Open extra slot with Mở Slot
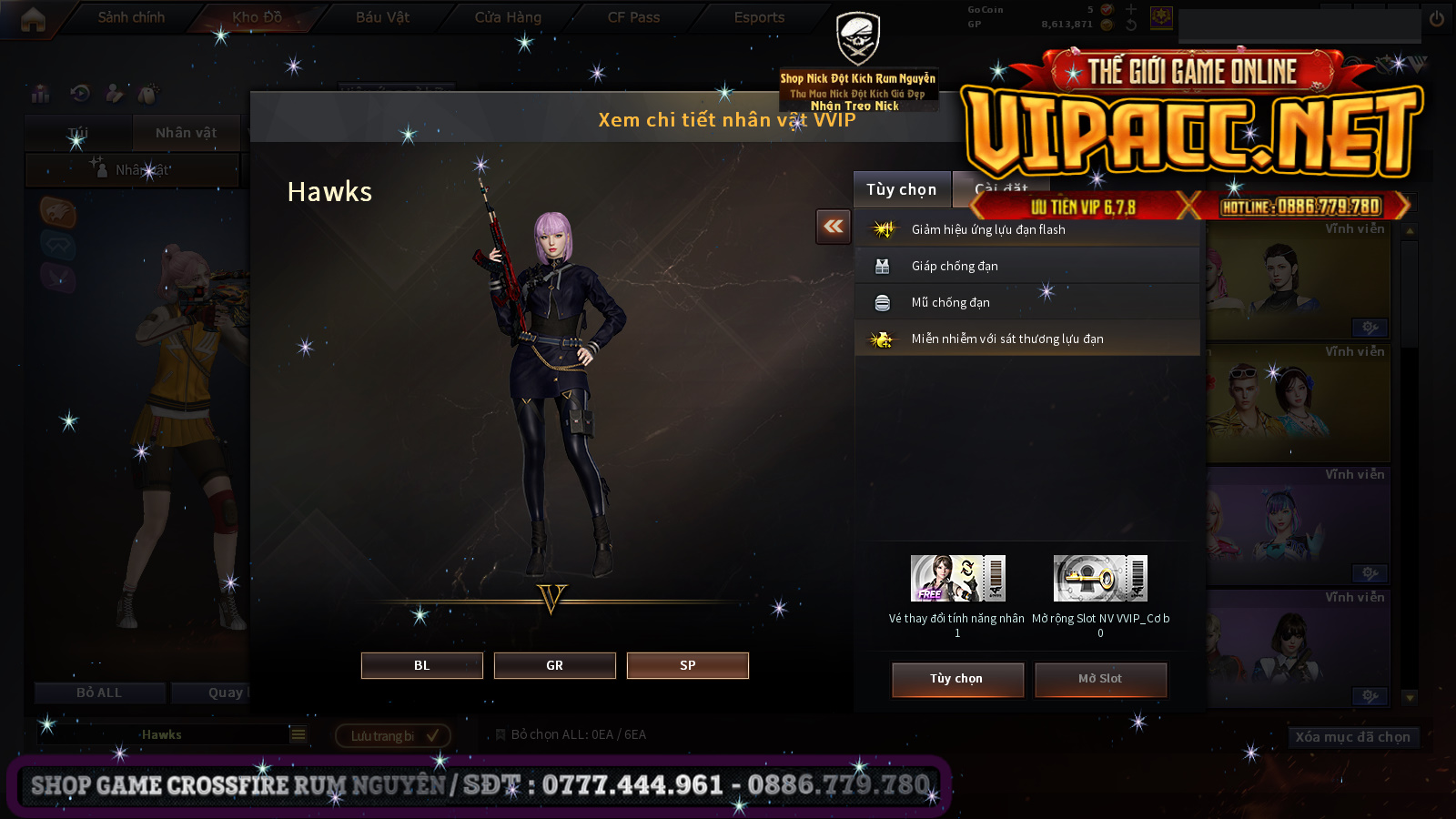 (x=1100, y=679)
